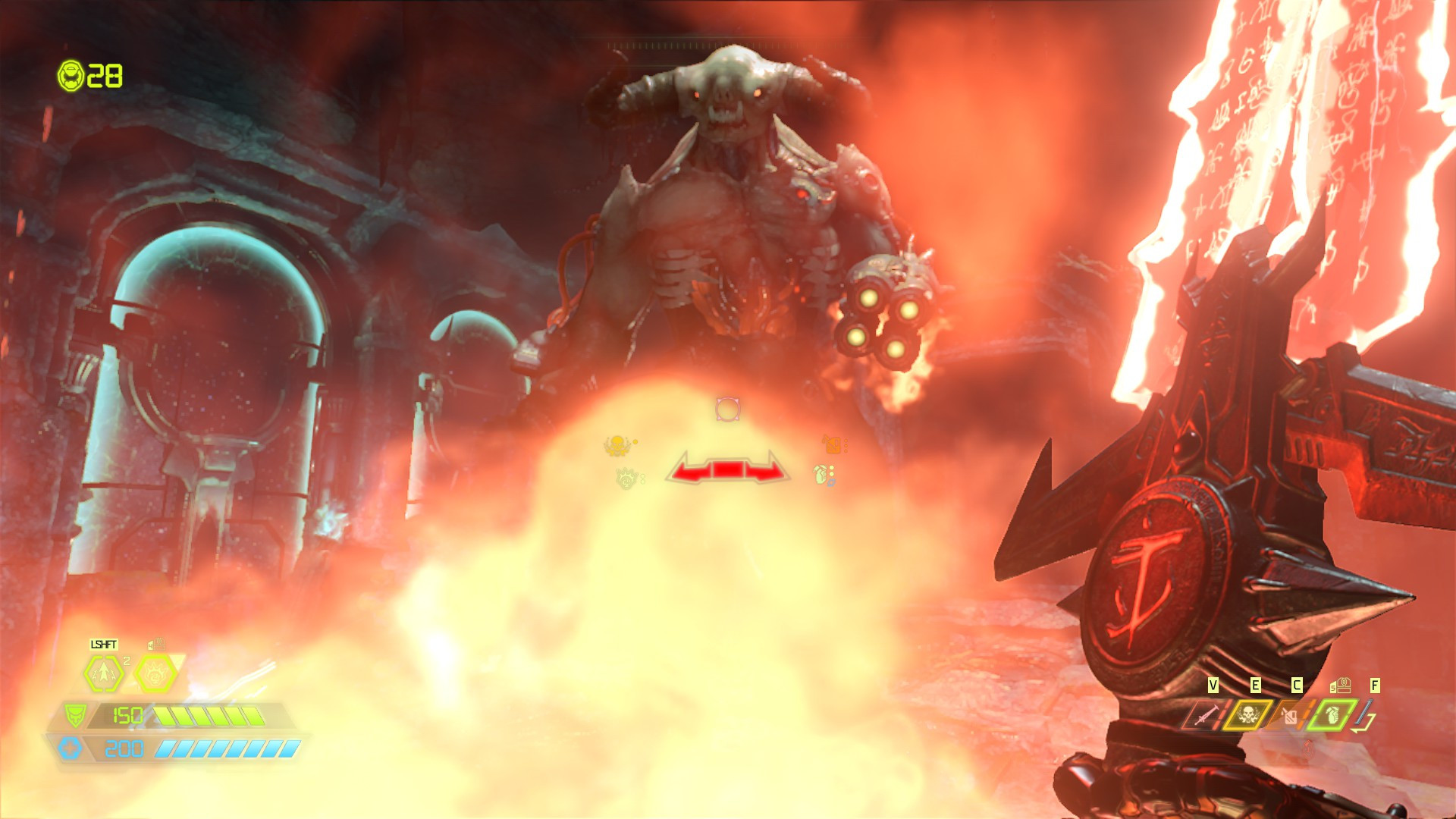Click the green armor bar showing 150
The image size is (1456, 819).
coord(205,716)
